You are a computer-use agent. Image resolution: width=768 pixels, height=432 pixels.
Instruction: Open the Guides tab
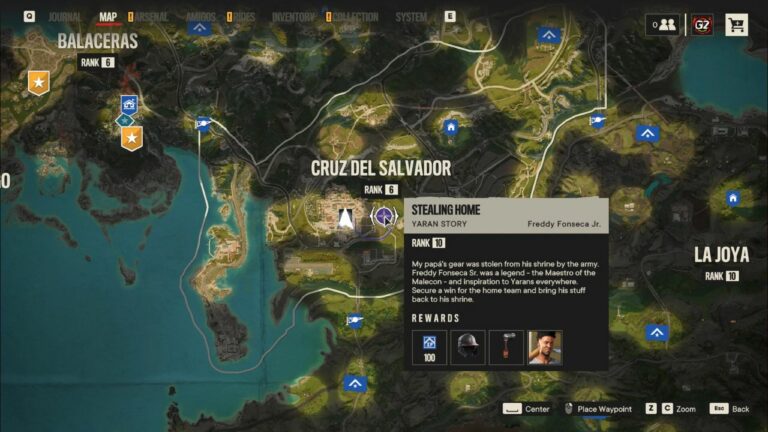(x=243, y=17)
